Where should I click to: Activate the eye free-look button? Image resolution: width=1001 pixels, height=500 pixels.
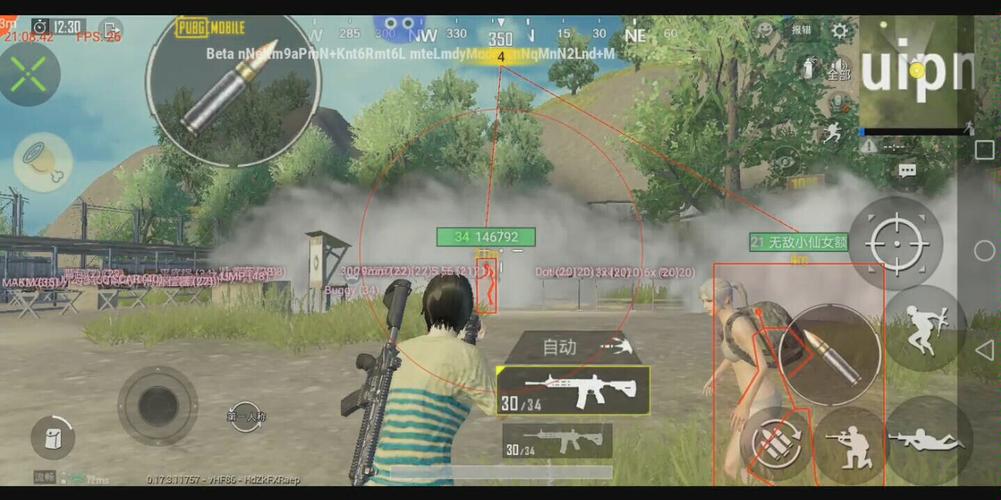[786, 160]
